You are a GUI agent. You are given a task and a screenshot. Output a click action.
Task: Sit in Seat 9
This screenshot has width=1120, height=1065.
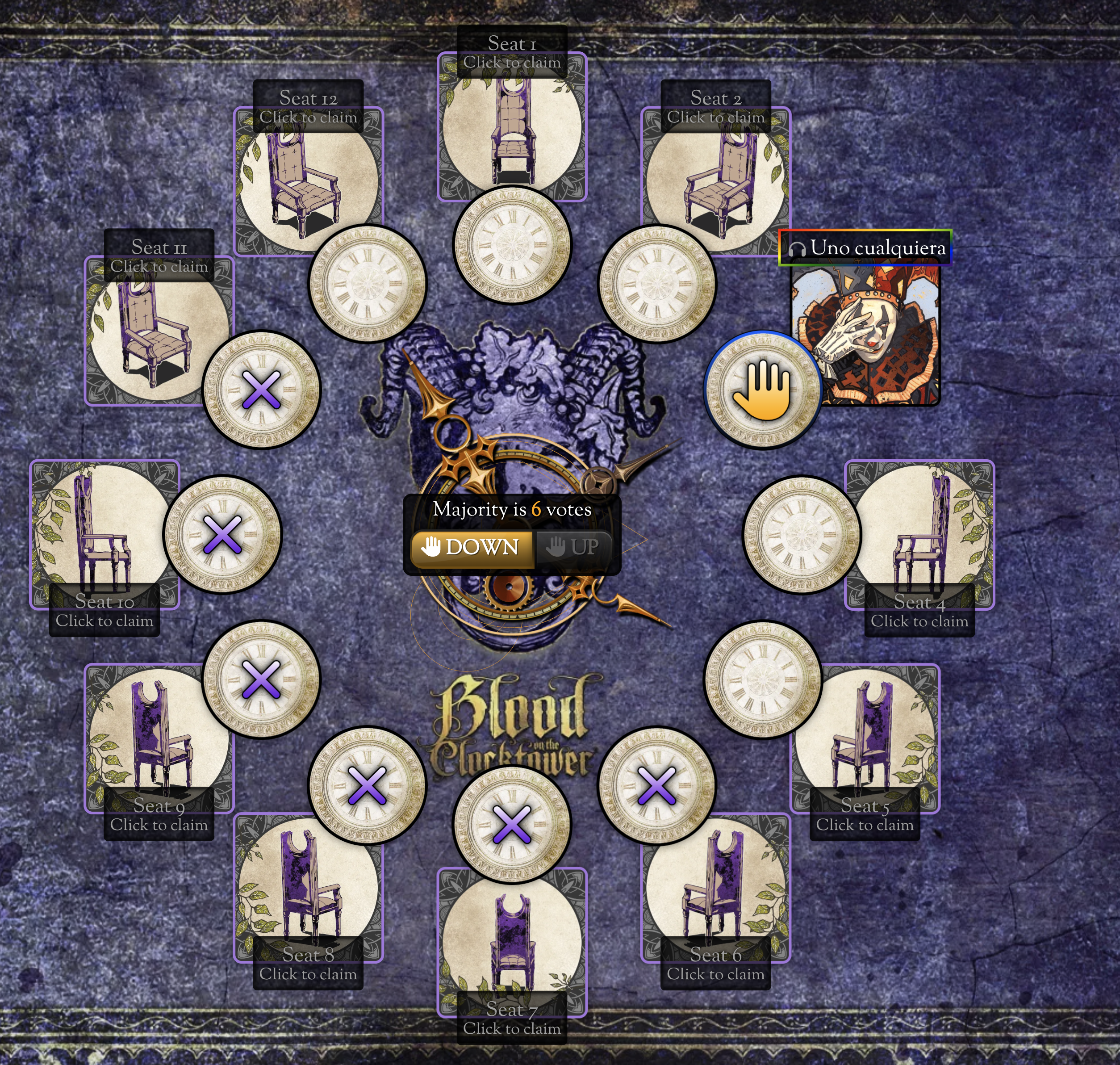159,738
